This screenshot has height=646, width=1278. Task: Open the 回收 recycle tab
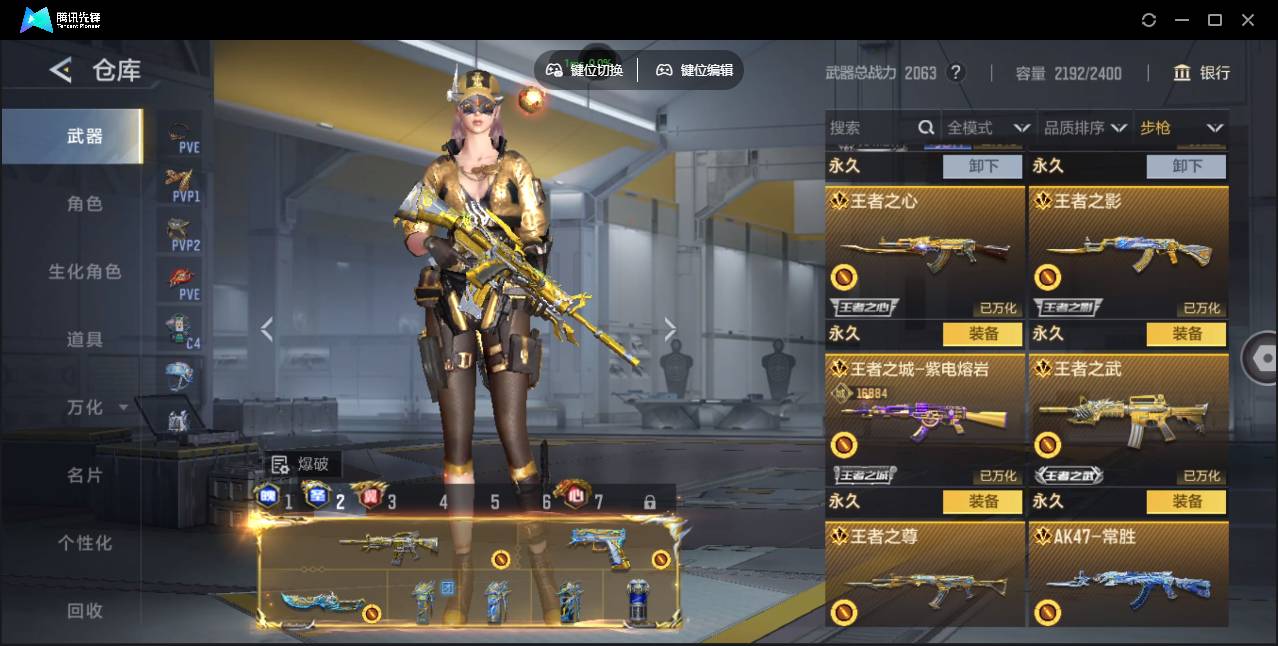click(x=85, y=610)
